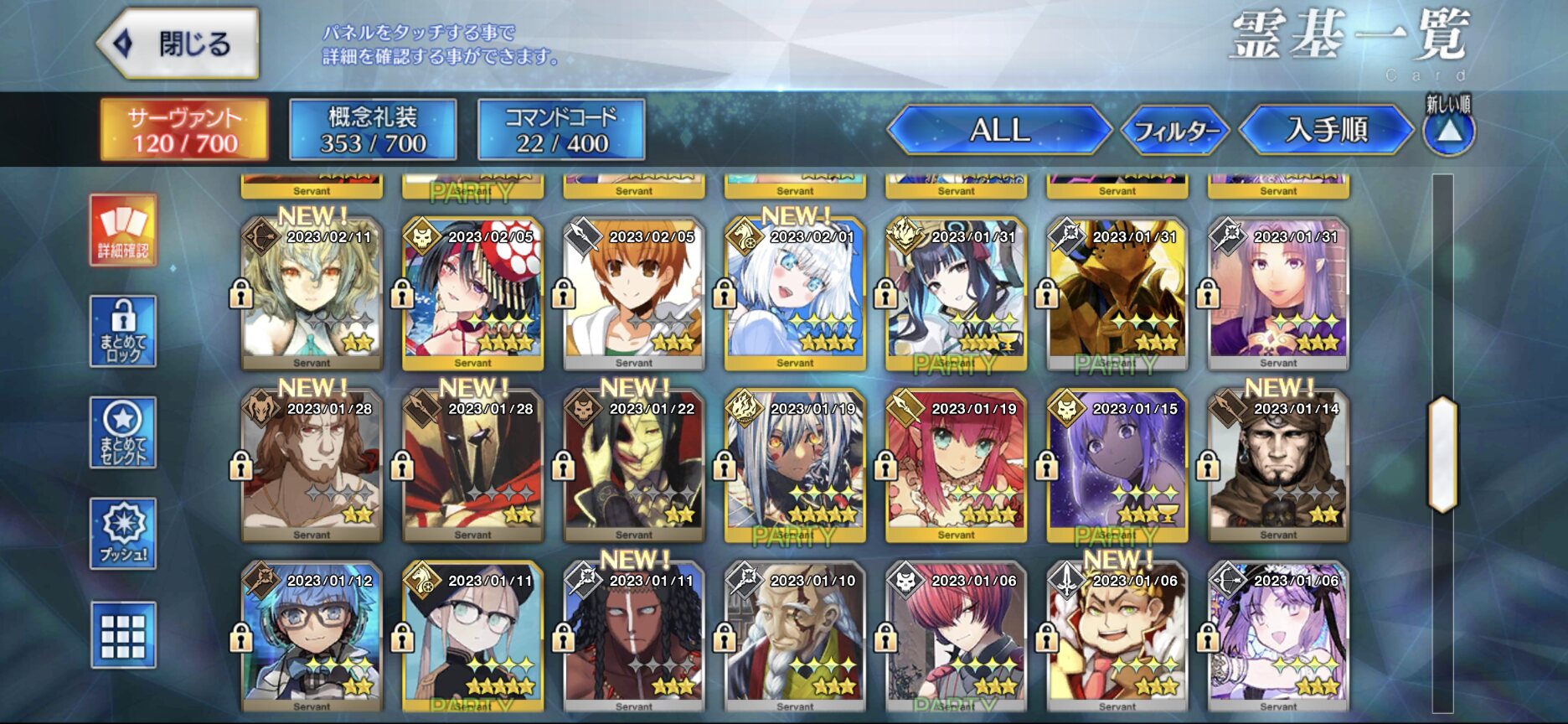Screen dimensions: 1568x724
Task: Choose the まとめてセレクト button
Action: click(x=123, y=432)
